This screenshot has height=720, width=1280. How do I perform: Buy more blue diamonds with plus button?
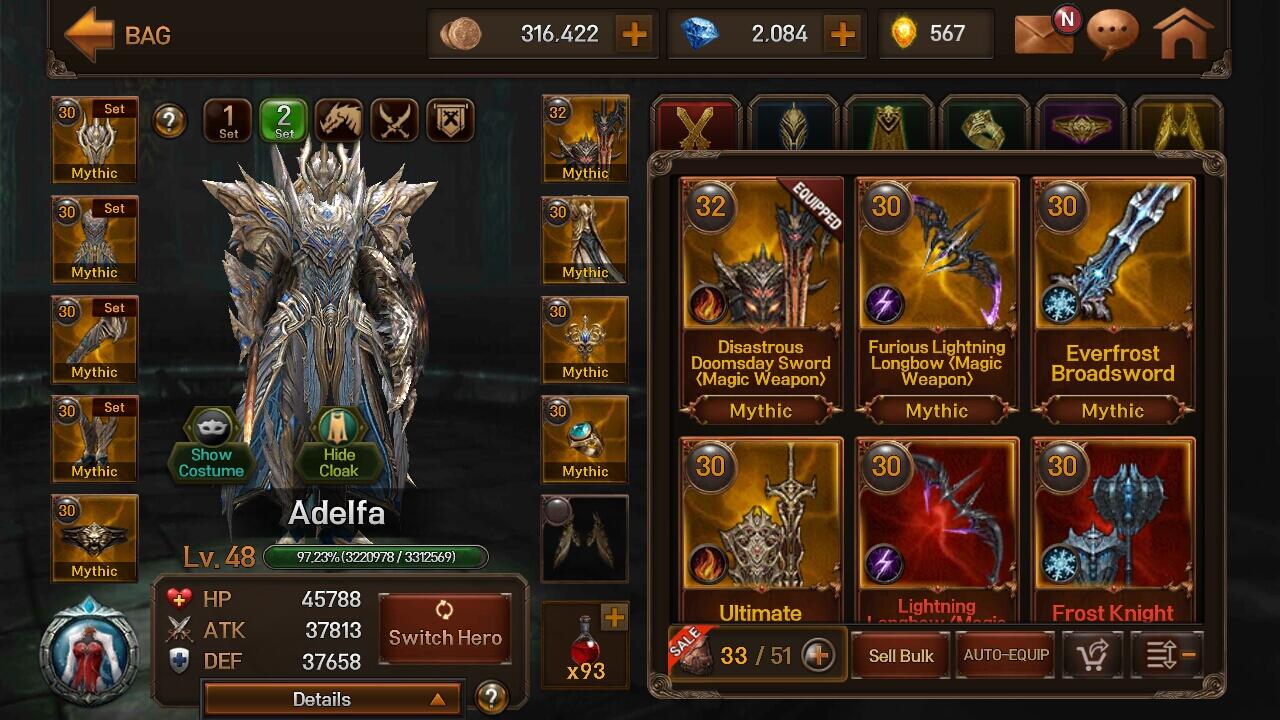click(x=843, y=34)
